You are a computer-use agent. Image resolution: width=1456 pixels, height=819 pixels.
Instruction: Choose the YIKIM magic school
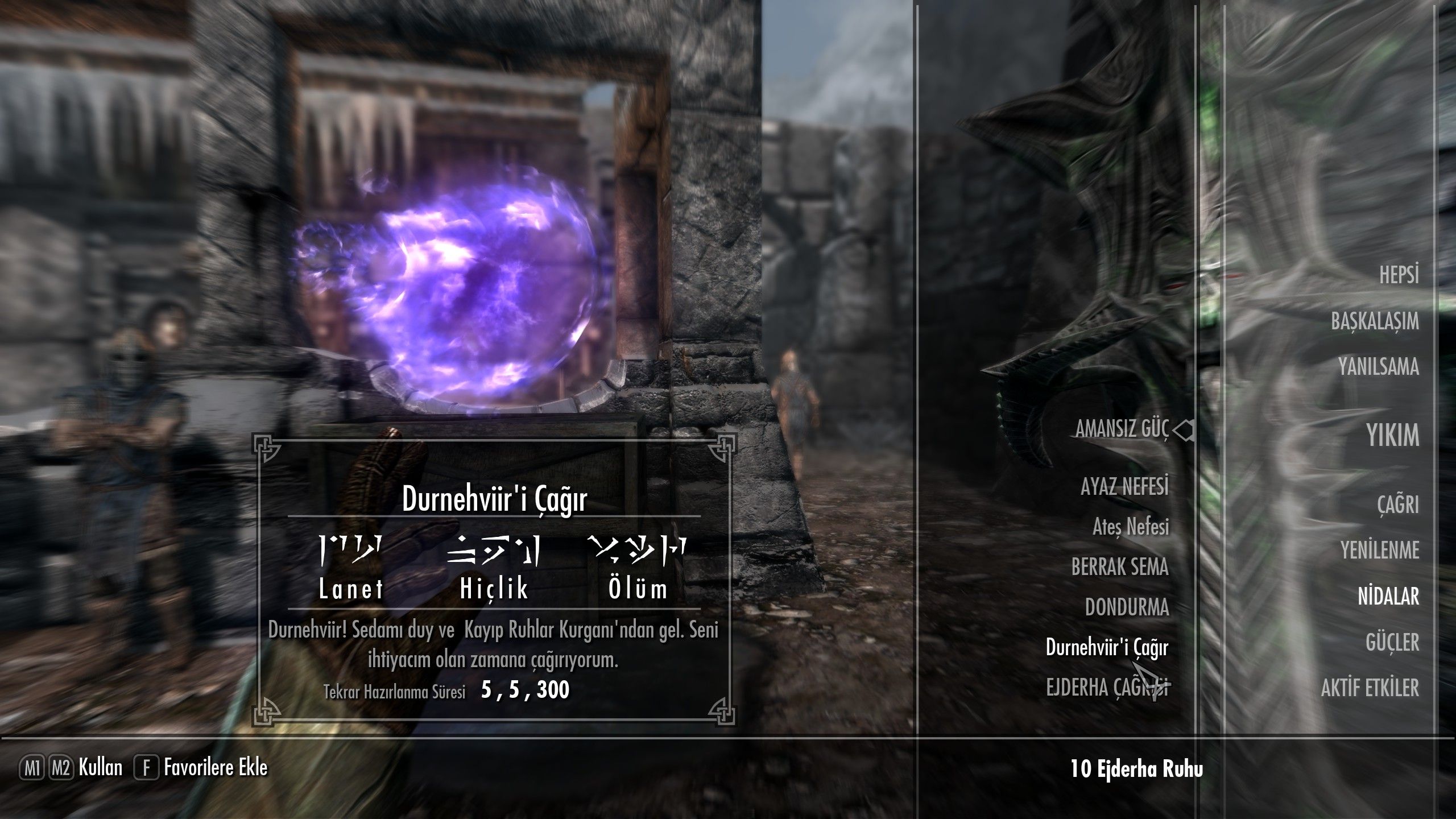(1392, 436)
